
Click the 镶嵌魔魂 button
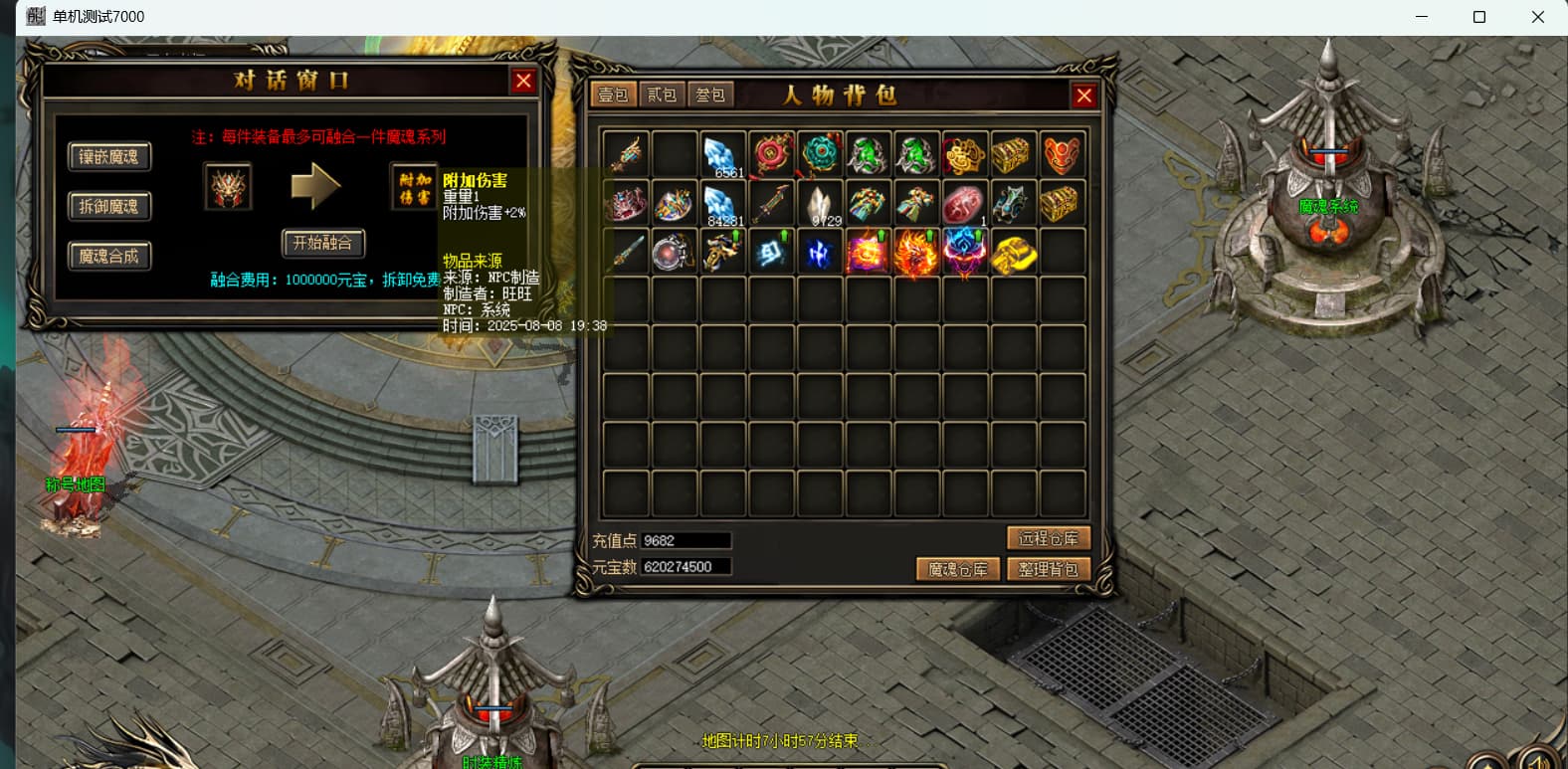[109, 156]
